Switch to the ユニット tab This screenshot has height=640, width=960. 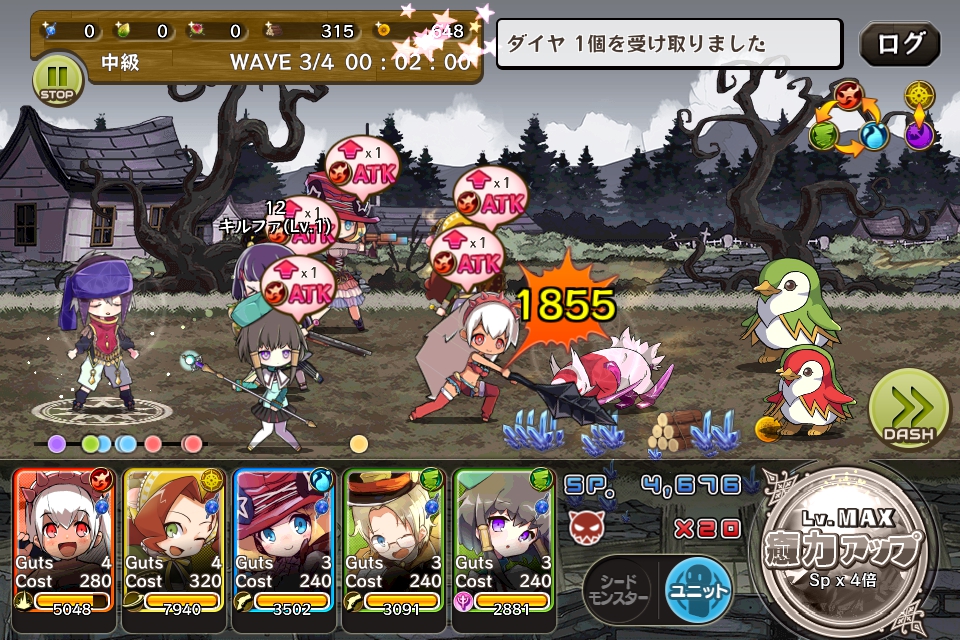tap(698, 587)
